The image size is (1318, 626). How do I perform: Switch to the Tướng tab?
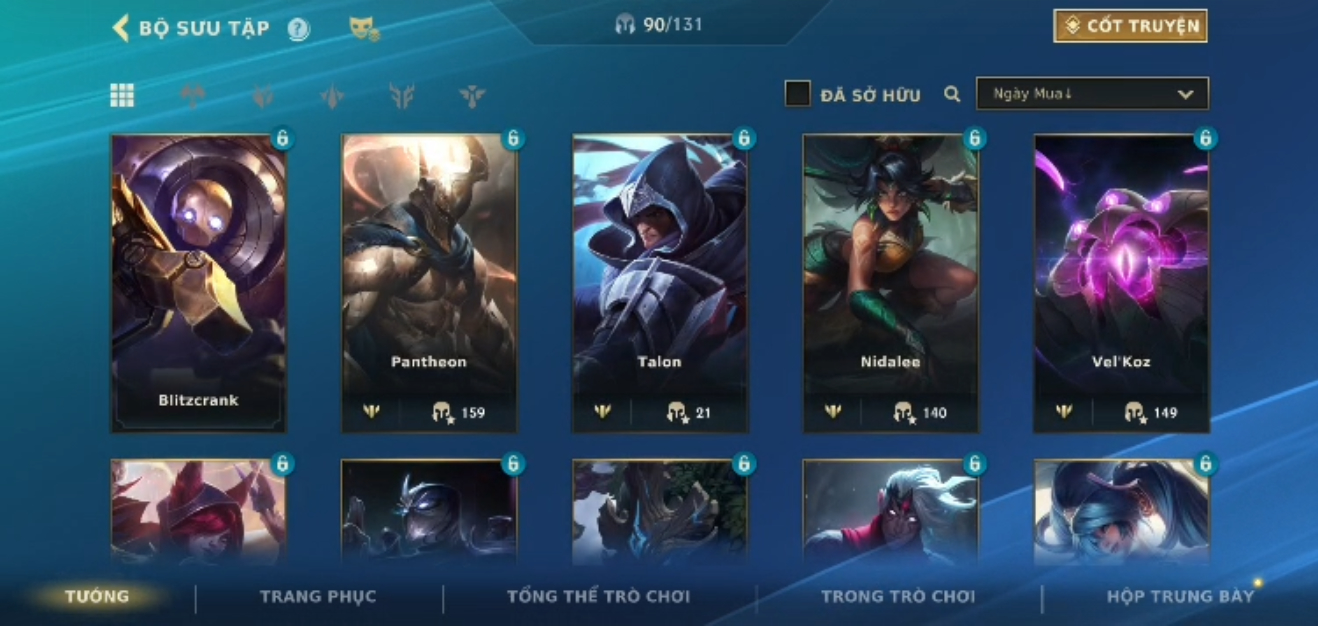coord(97,597)
